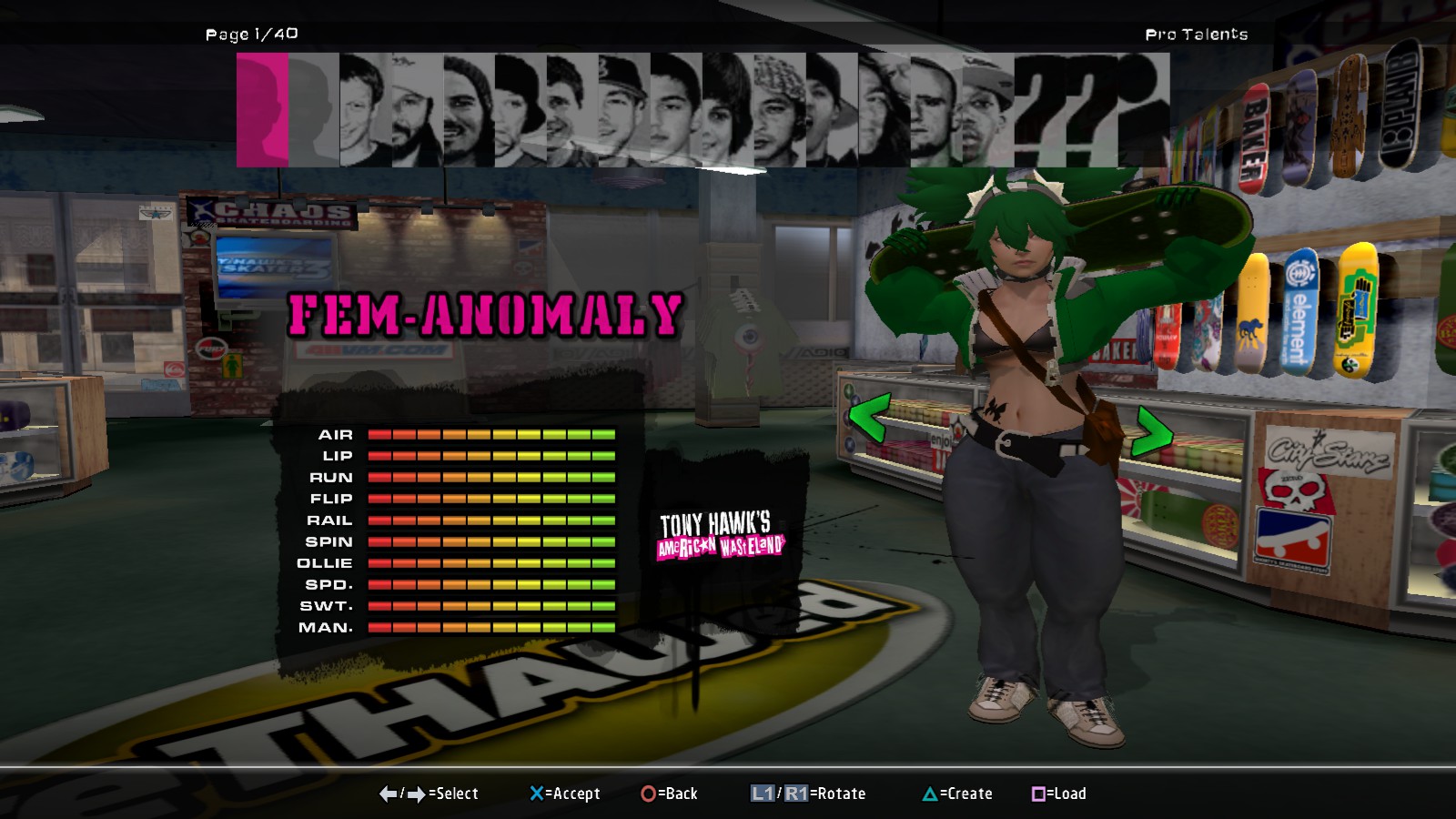Image resolution: width=1456 pixels, height=819 pixels.
Task: Click the green left arrow beside the character
Action: [868, 420]
